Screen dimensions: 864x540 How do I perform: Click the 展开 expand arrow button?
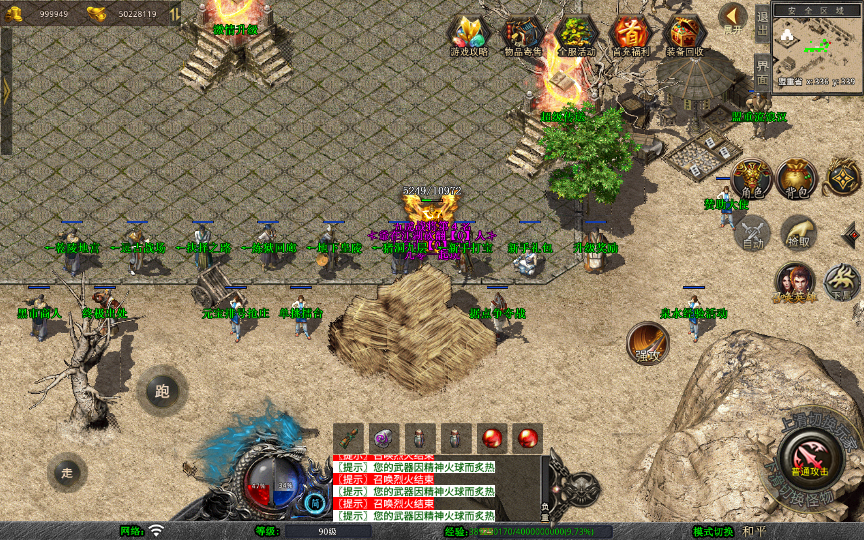tap(733, 18)
